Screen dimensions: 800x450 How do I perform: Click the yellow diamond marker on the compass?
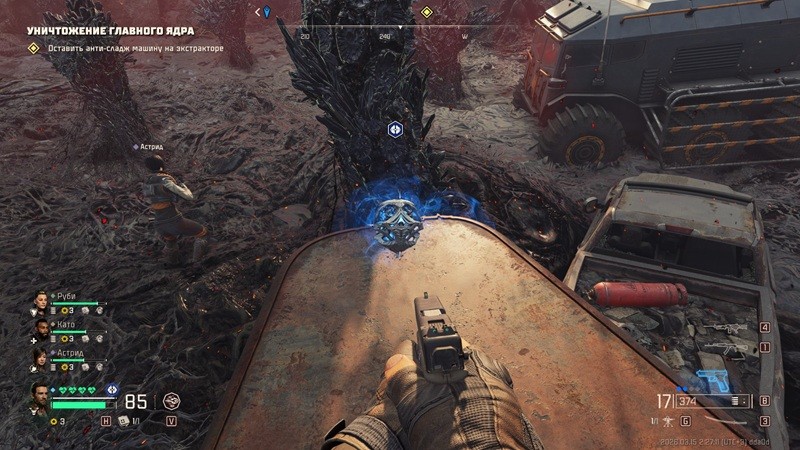427,13
